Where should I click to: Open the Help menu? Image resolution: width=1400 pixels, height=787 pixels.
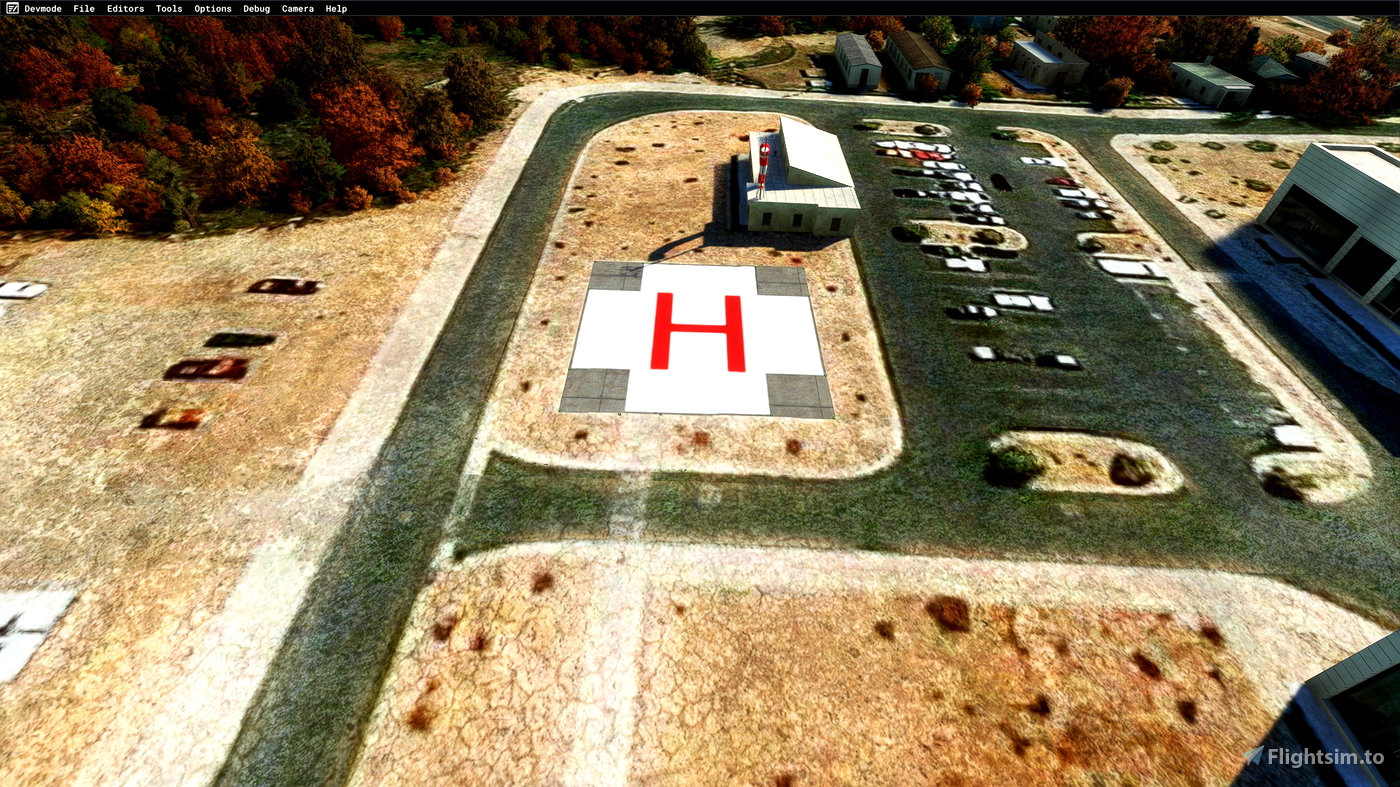(x=335, y=8)
